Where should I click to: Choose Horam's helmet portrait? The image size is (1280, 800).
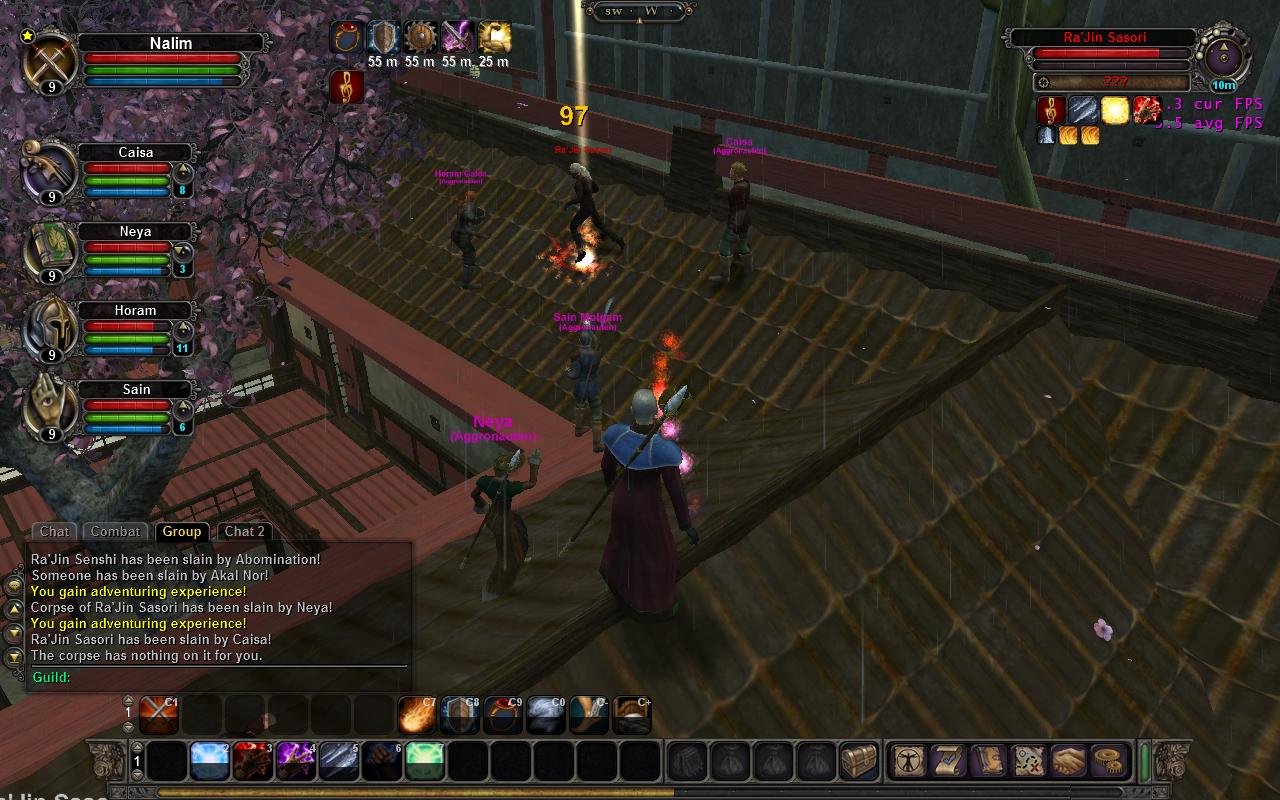[x=51, y=329]
